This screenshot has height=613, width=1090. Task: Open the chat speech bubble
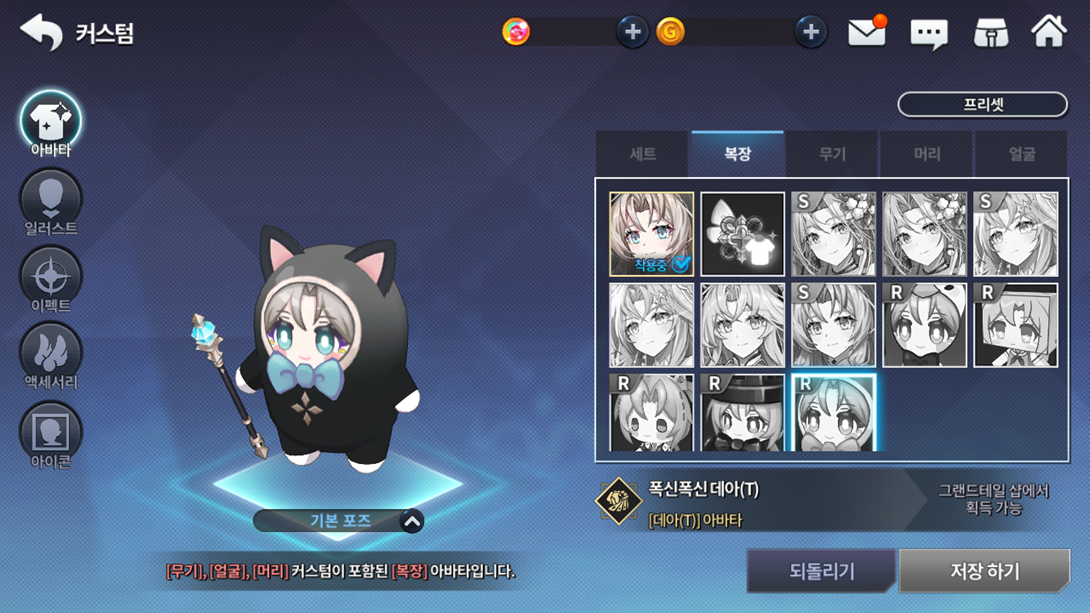coord(928,34)
